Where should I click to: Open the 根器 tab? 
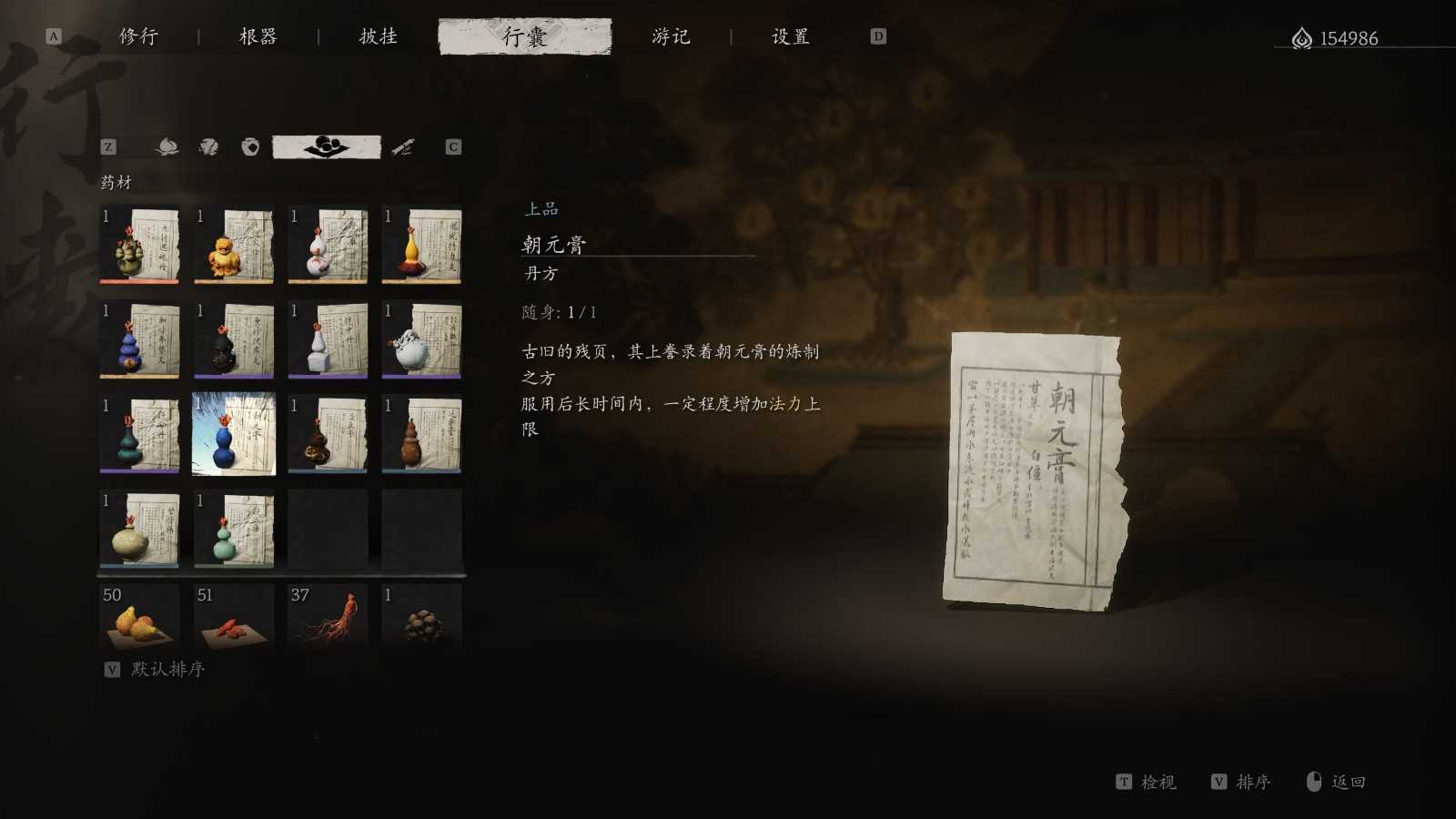(258, 37)
